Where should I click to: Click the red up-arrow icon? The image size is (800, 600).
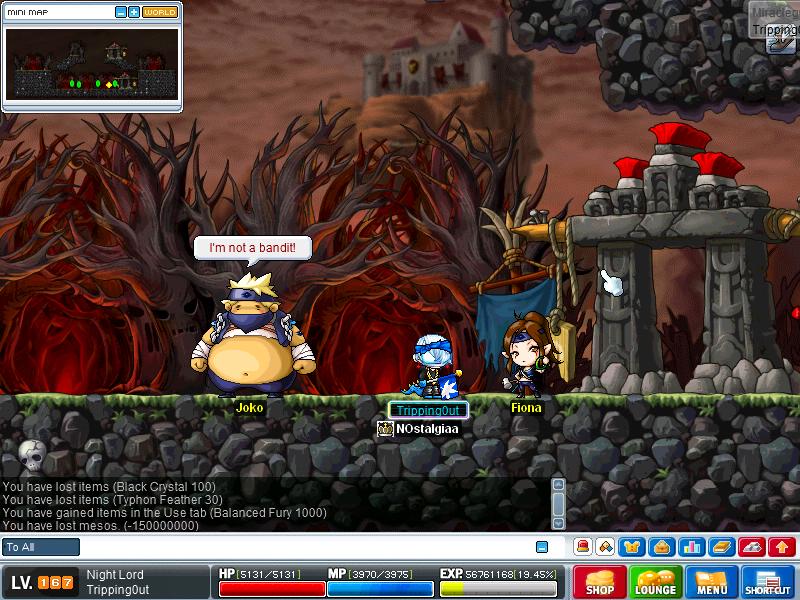coord(782,547)
